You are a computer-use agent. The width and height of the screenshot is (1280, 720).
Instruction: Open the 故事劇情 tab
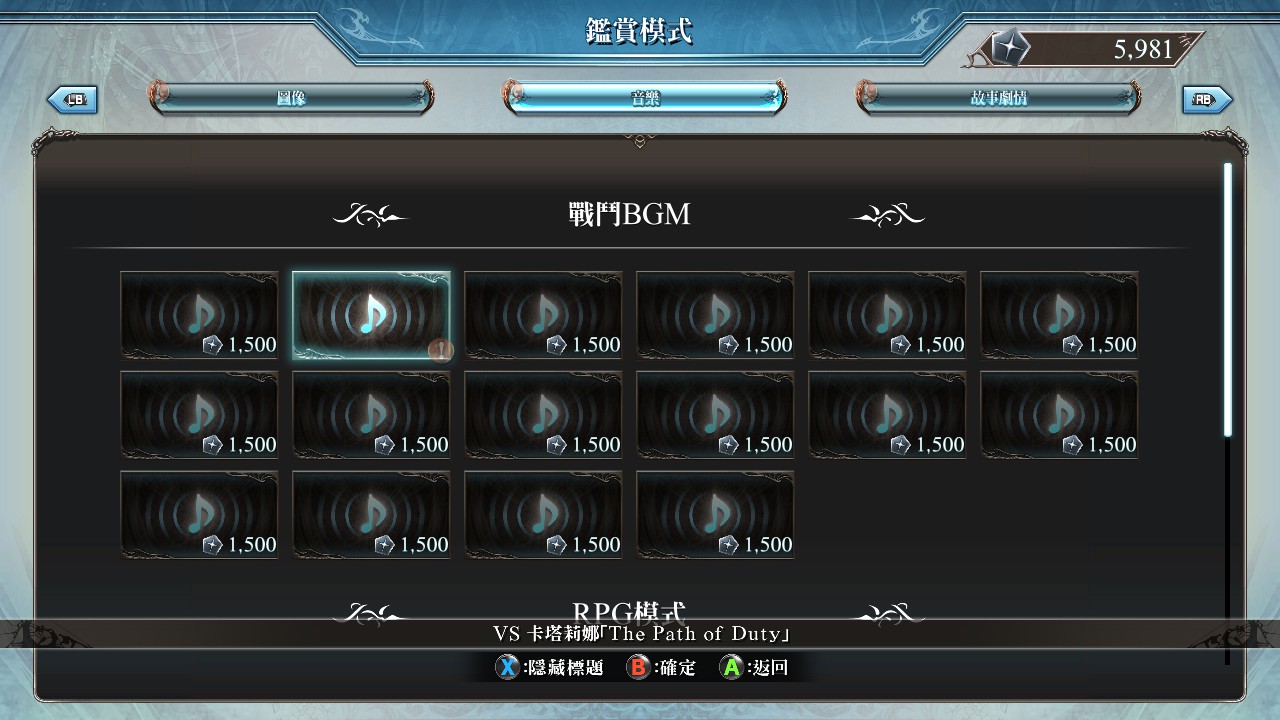pyautogui.click(x=998, y=98)
